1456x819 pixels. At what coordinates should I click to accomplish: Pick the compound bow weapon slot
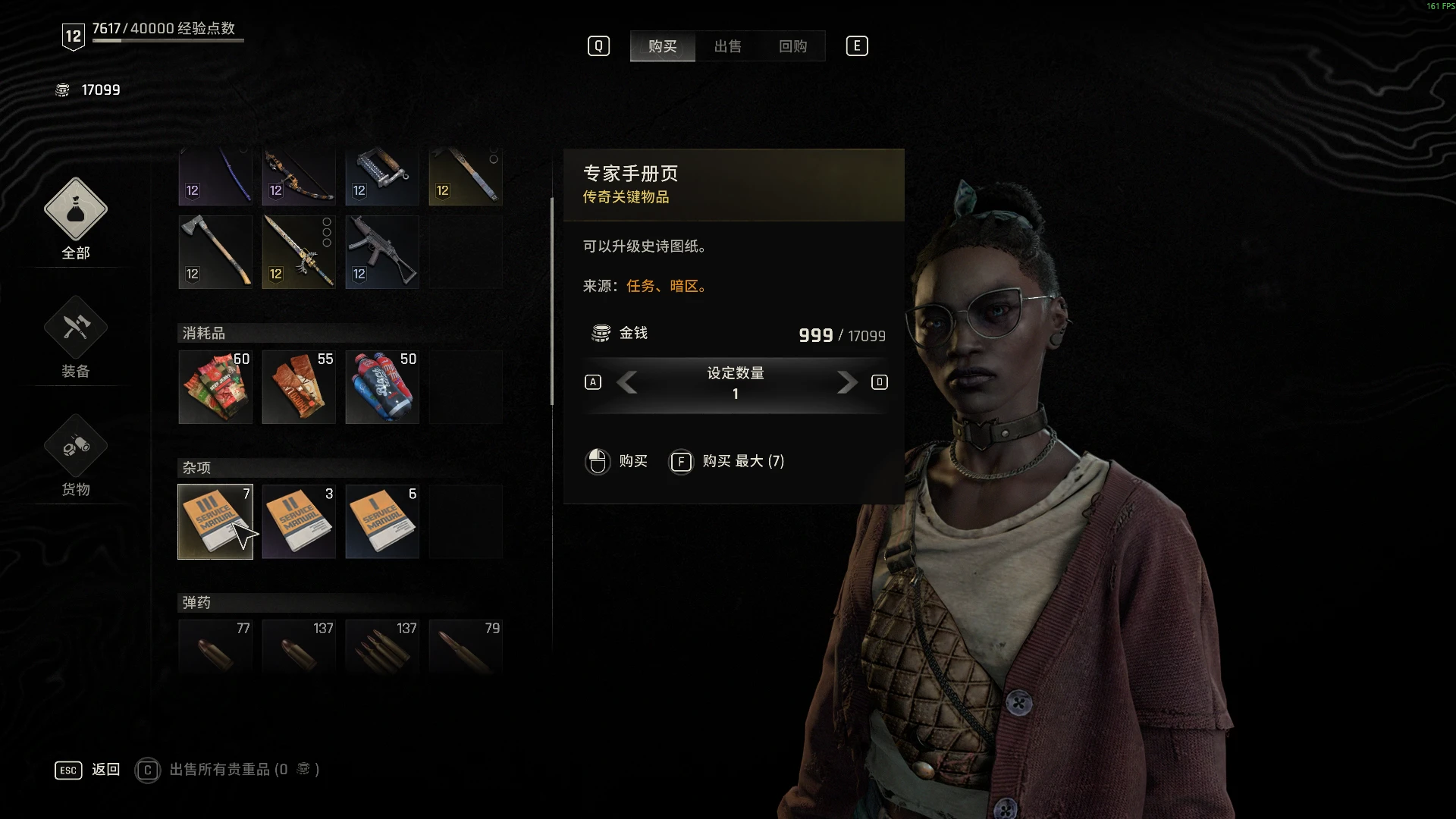299,177
